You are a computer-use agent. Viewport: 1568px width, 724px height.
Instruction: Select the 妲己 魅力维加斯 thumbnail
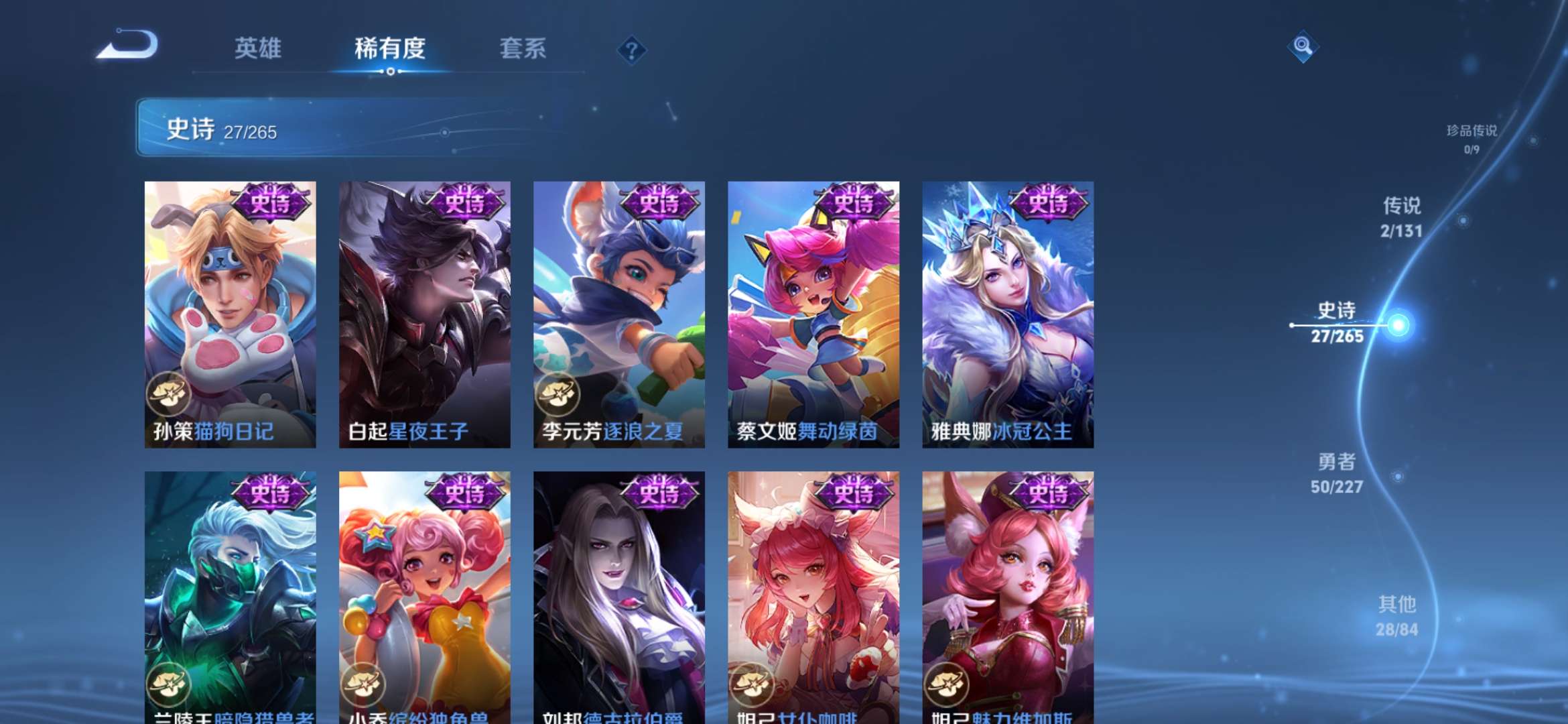tap(1006, 597)
